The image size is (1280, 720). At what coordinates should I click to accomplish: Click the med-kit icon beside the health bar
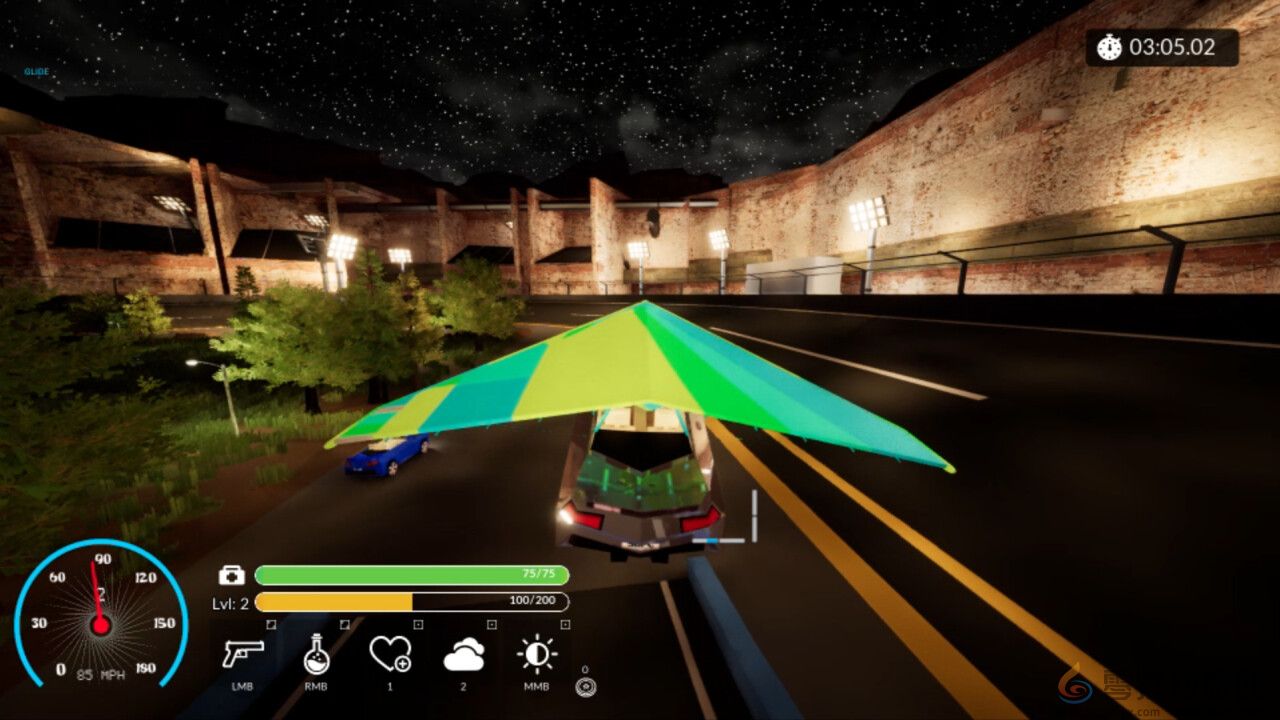click(x=231, y=576)
